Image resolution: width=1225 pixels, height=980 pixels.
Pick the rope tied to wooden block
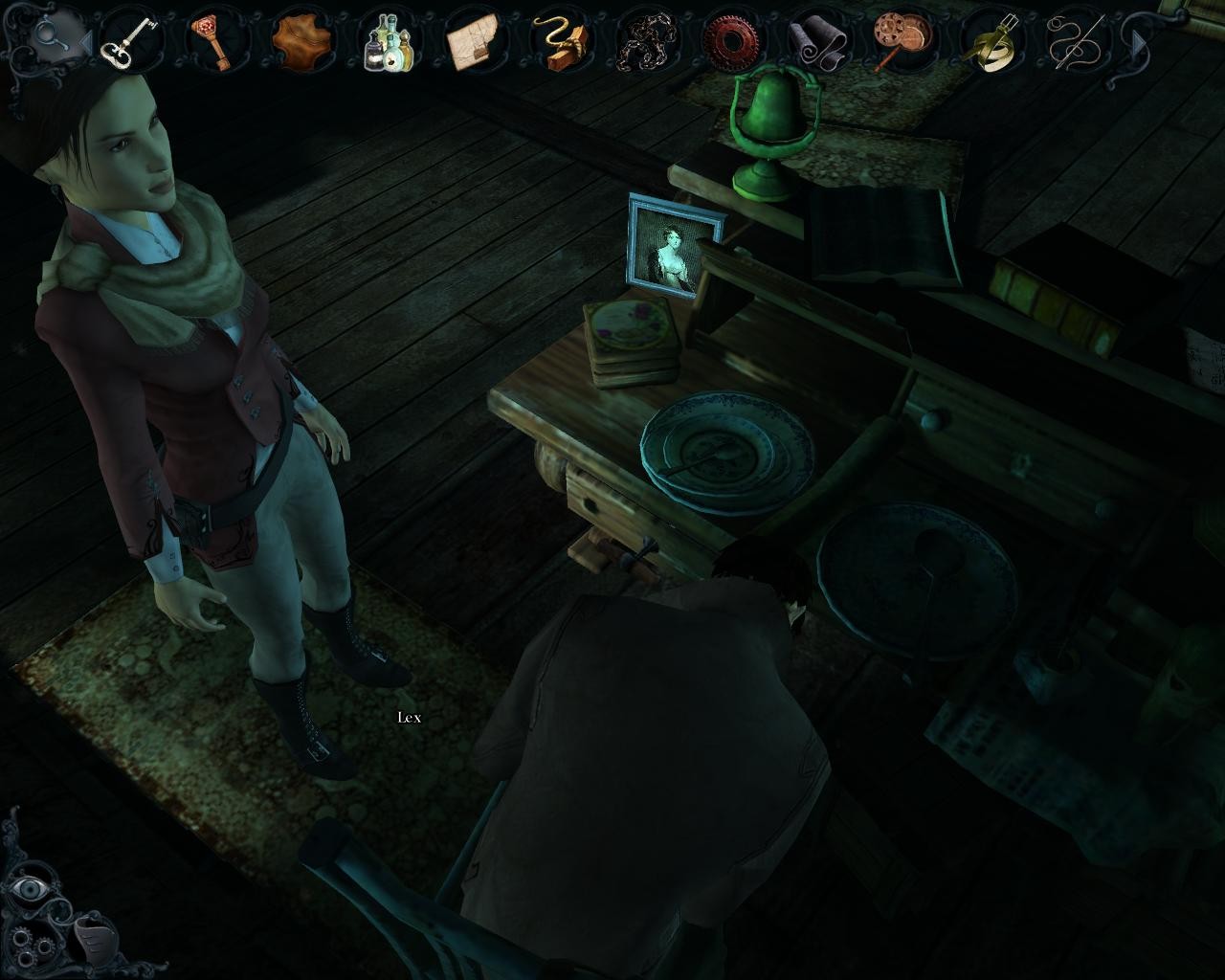tap(561, 42)
